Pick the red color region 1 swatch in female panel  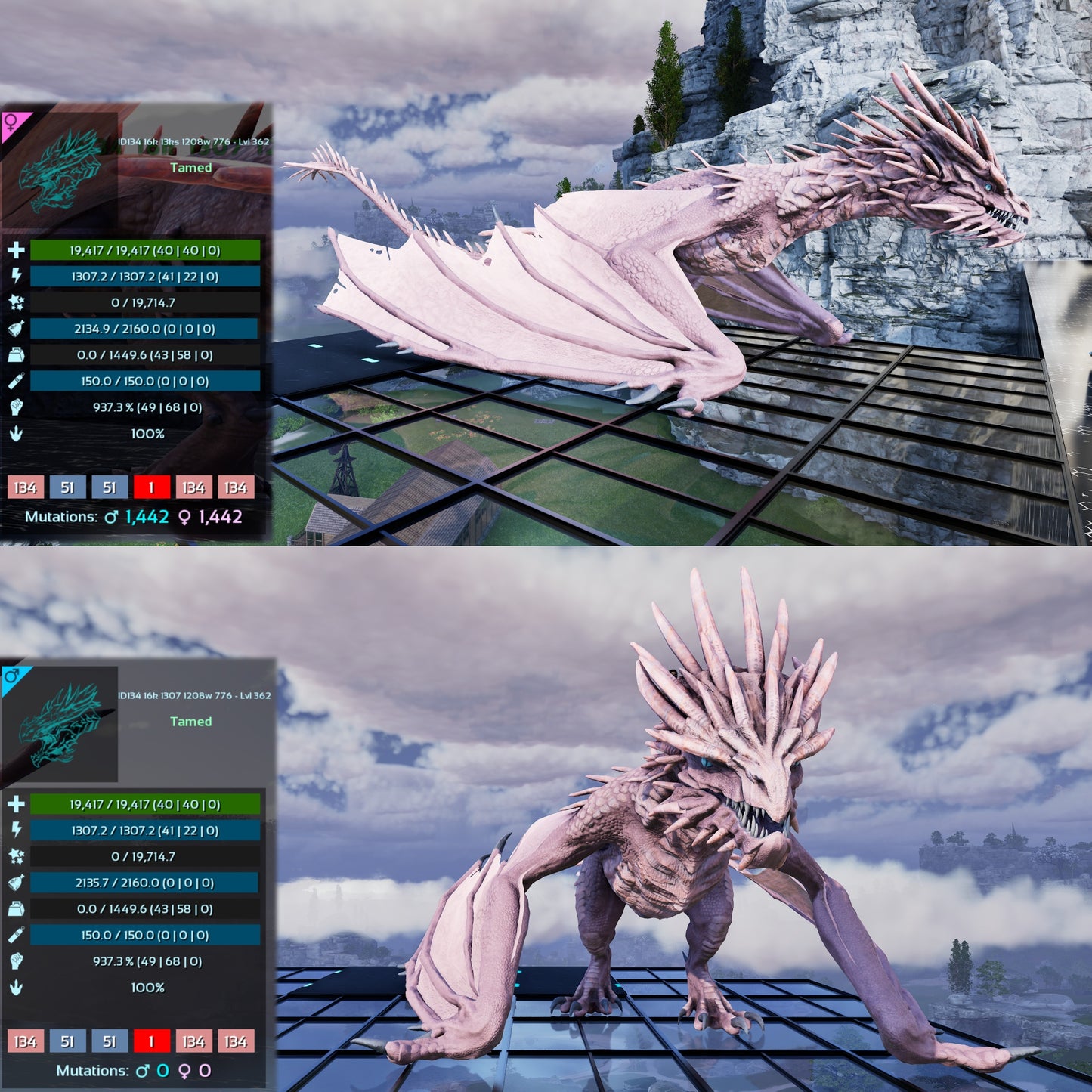point(151,487)
